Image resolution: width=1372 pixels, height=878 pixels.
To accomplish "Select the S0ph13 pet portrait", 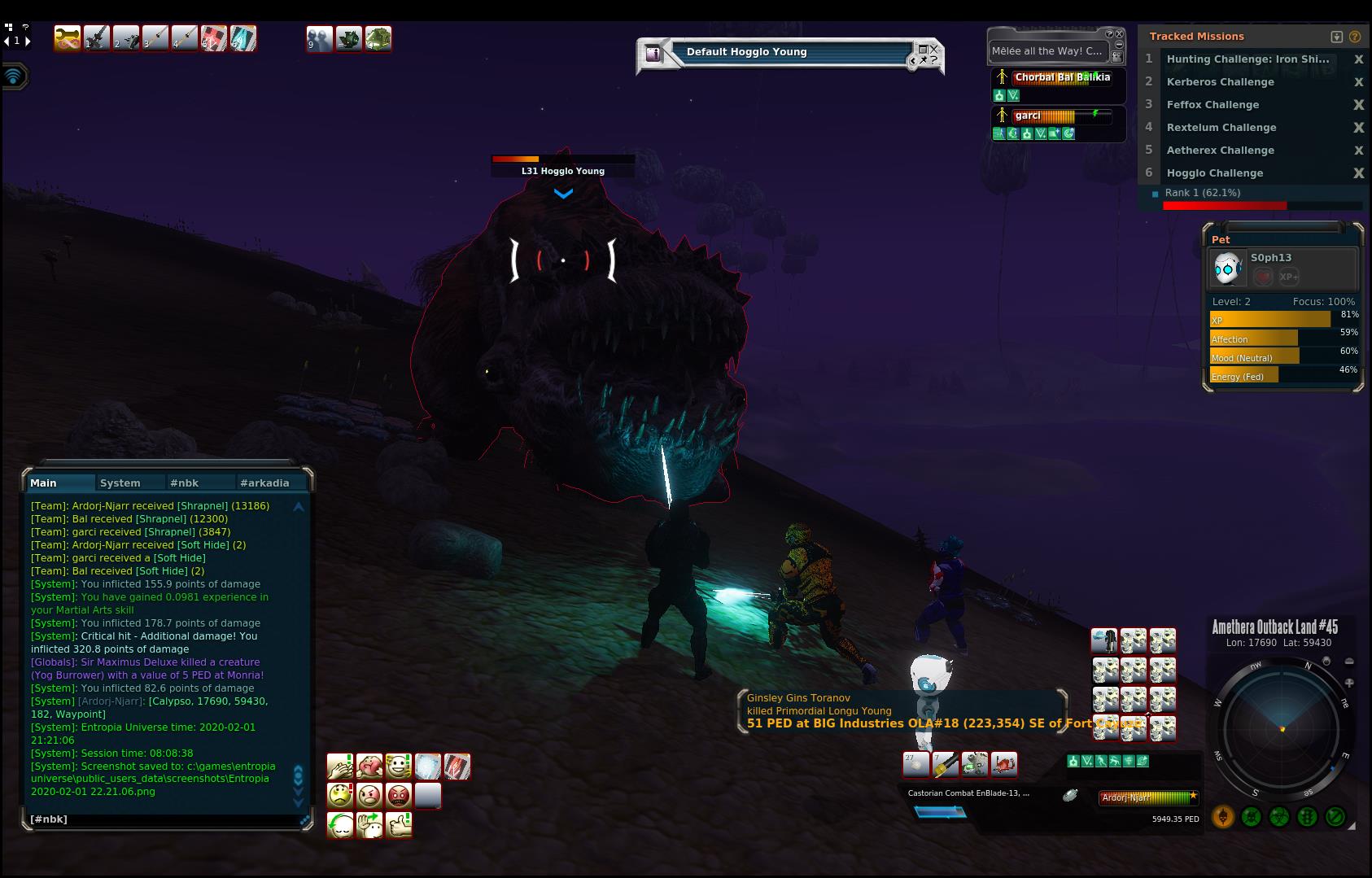I will point(1227,269).
